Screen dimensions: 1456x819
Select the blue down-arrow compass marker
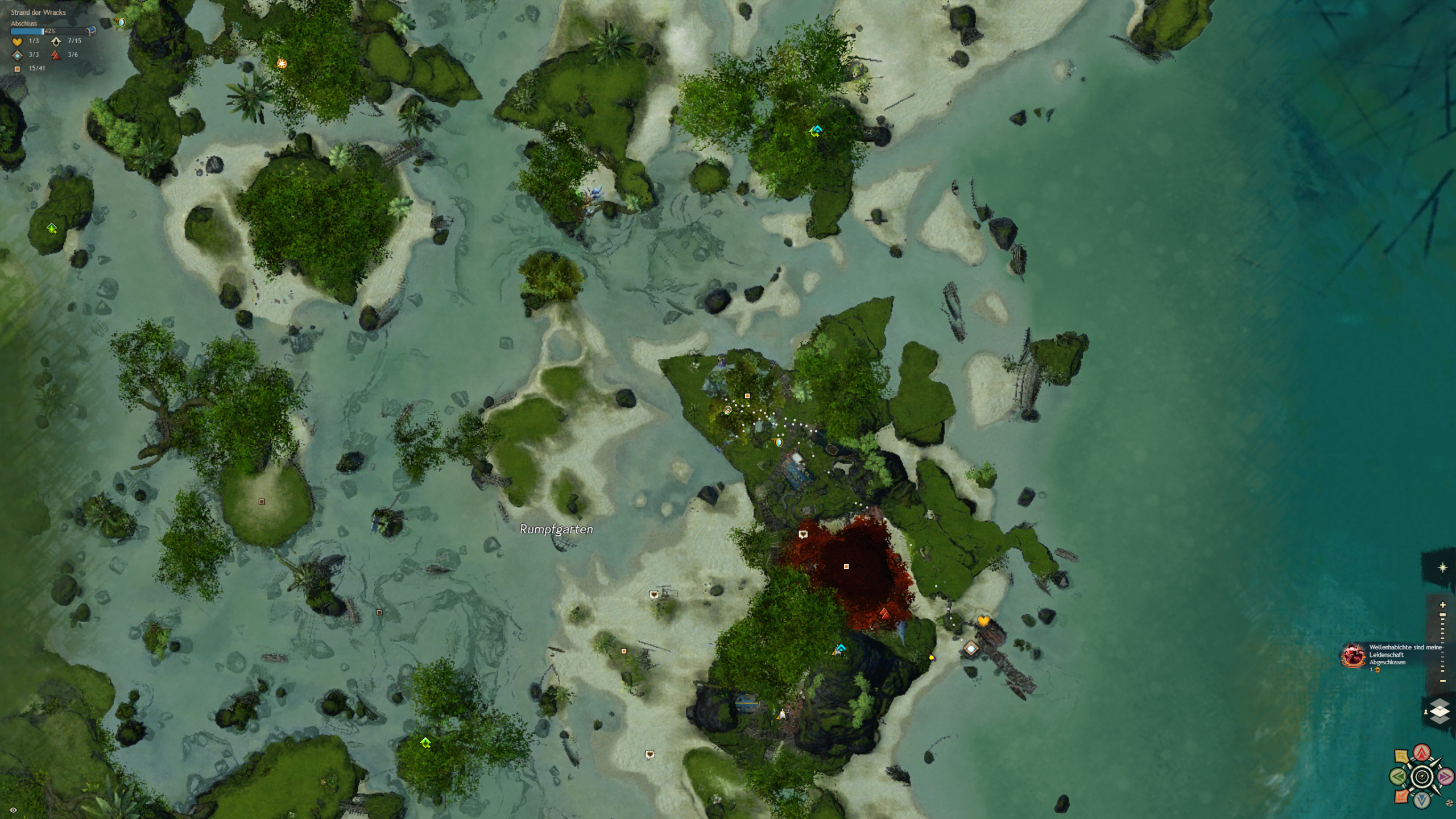click(1422, 800)
